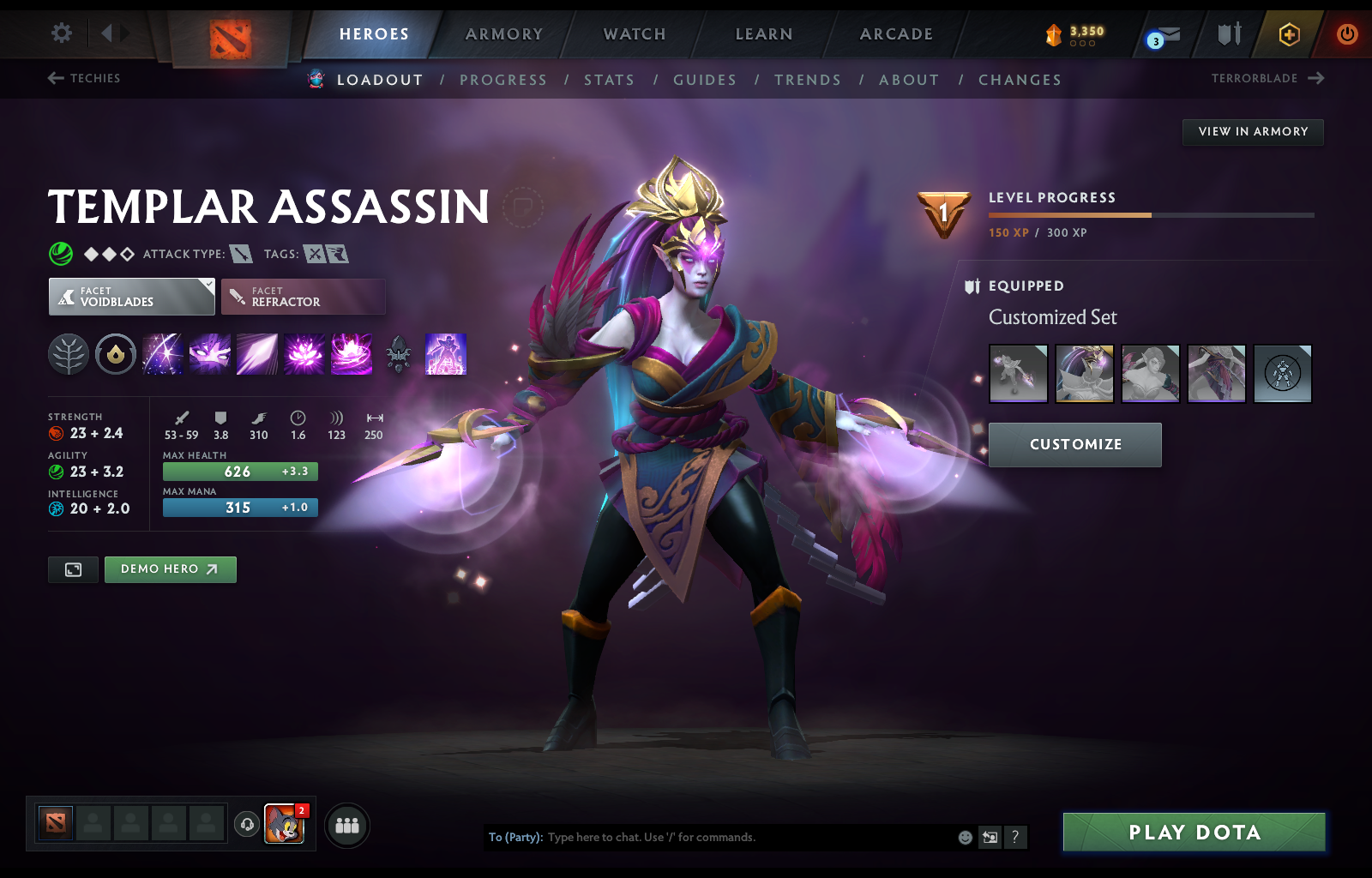
Task: Inspect the Psi Blades ability icon
Action: point(257,354)
